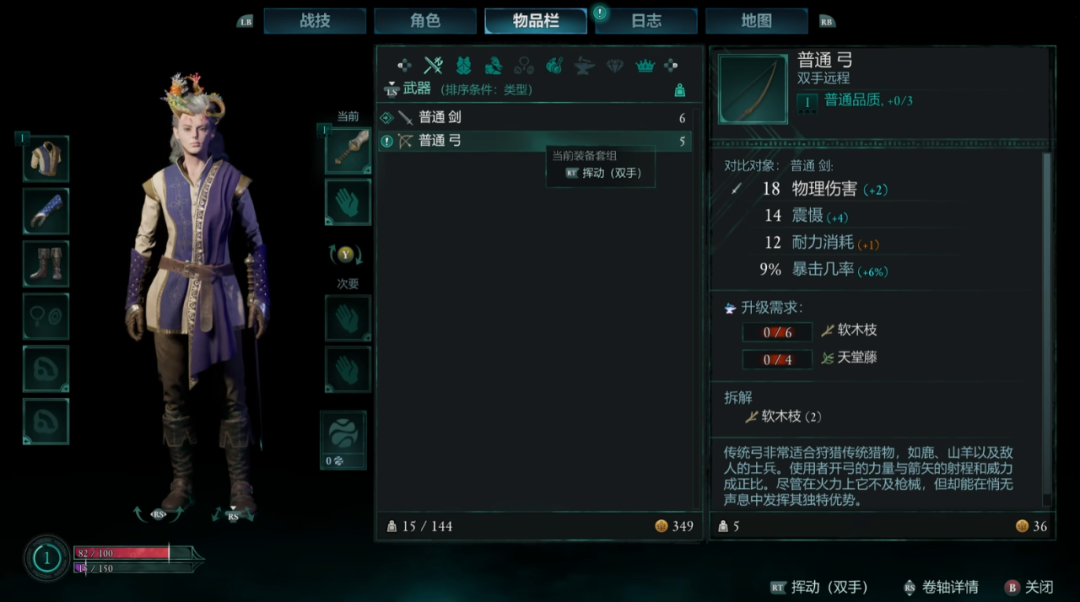This screenshot has height=602, width=1080.
Task: Click the empty necklace and ring slot
Action: tap(46, 316)
